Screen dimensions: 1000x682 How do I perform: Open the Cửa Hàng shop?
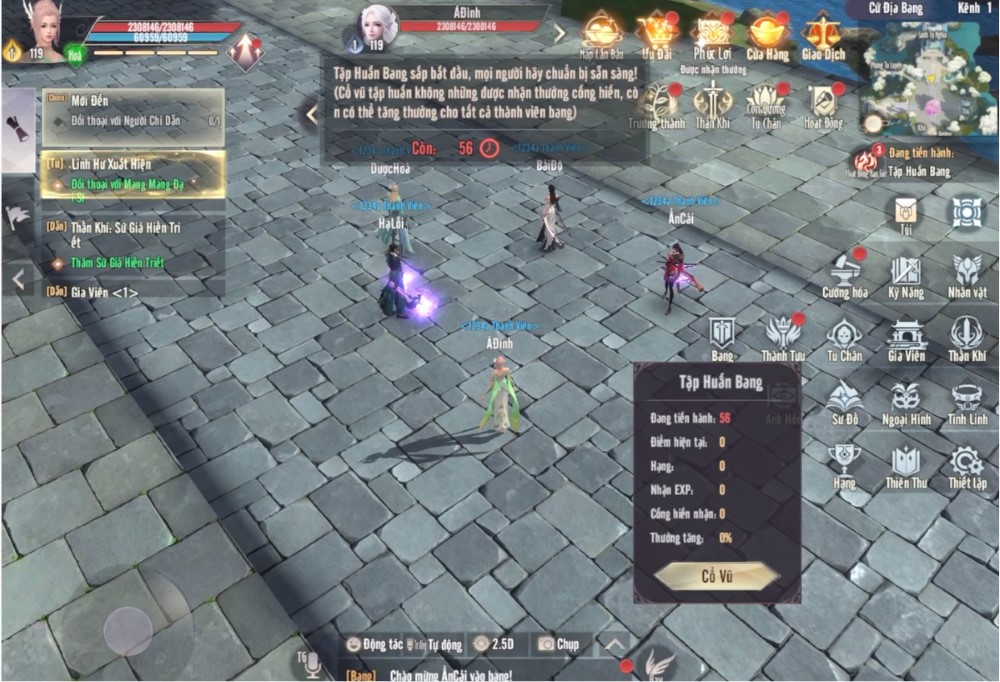point(768,34)
